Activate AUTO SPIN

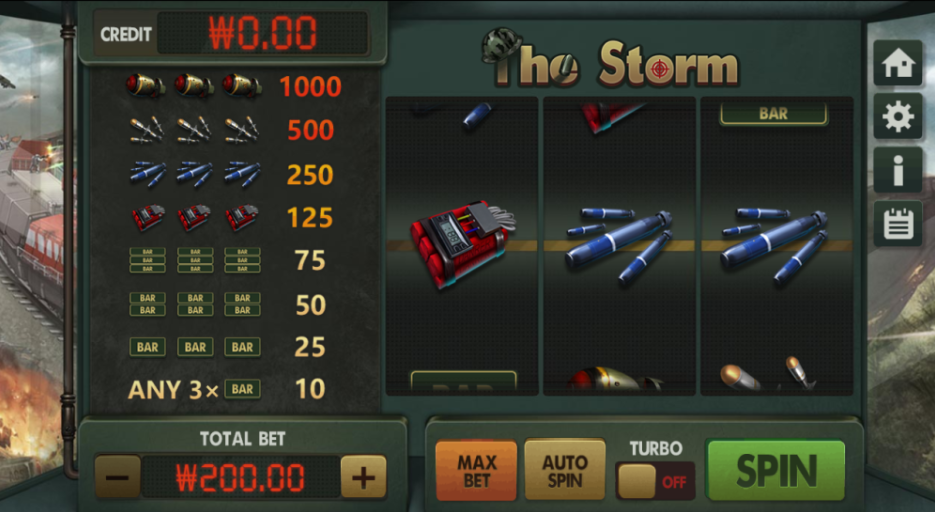point(564,470)
